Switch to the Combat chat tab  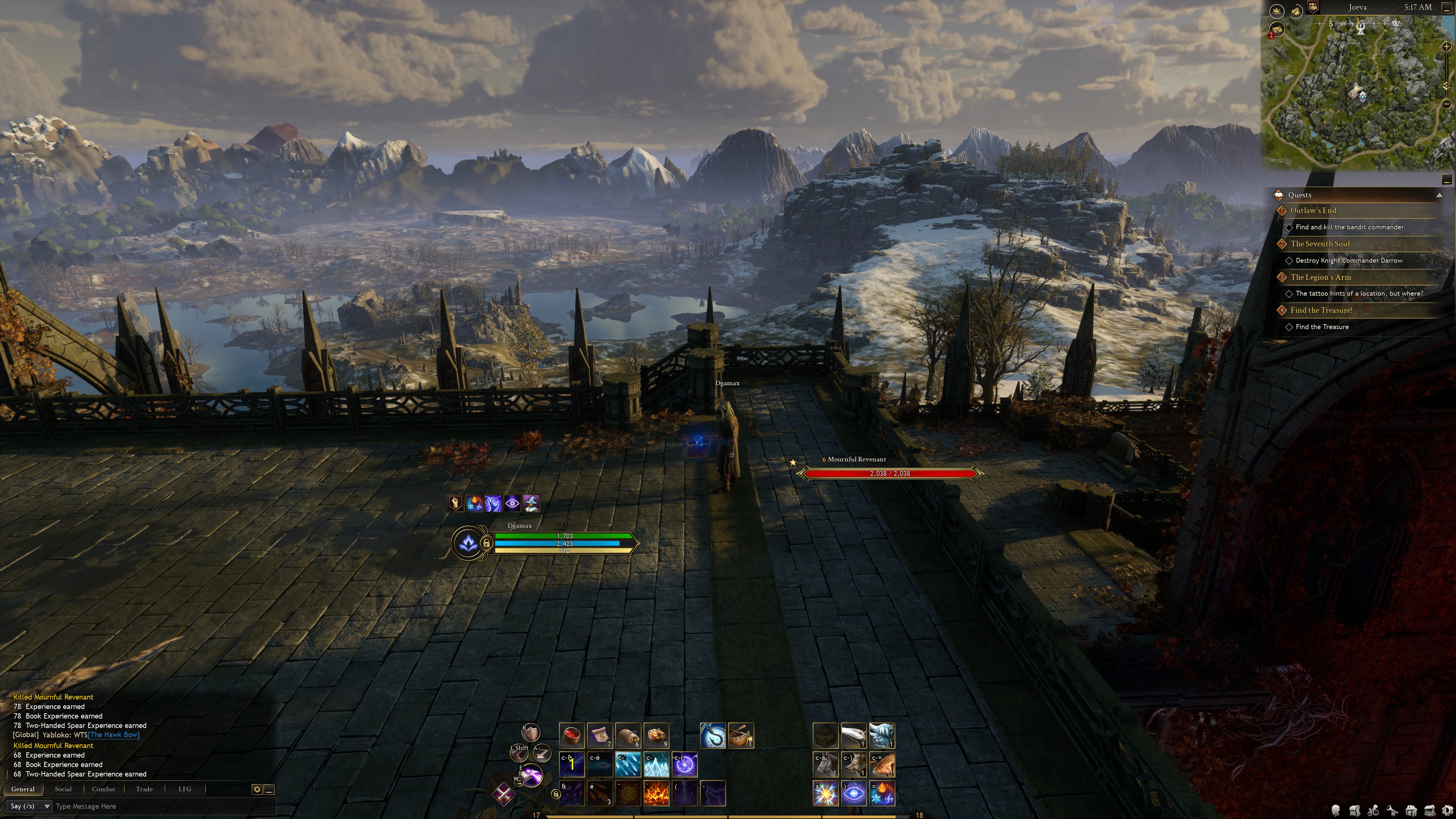(x=104, y=789)
